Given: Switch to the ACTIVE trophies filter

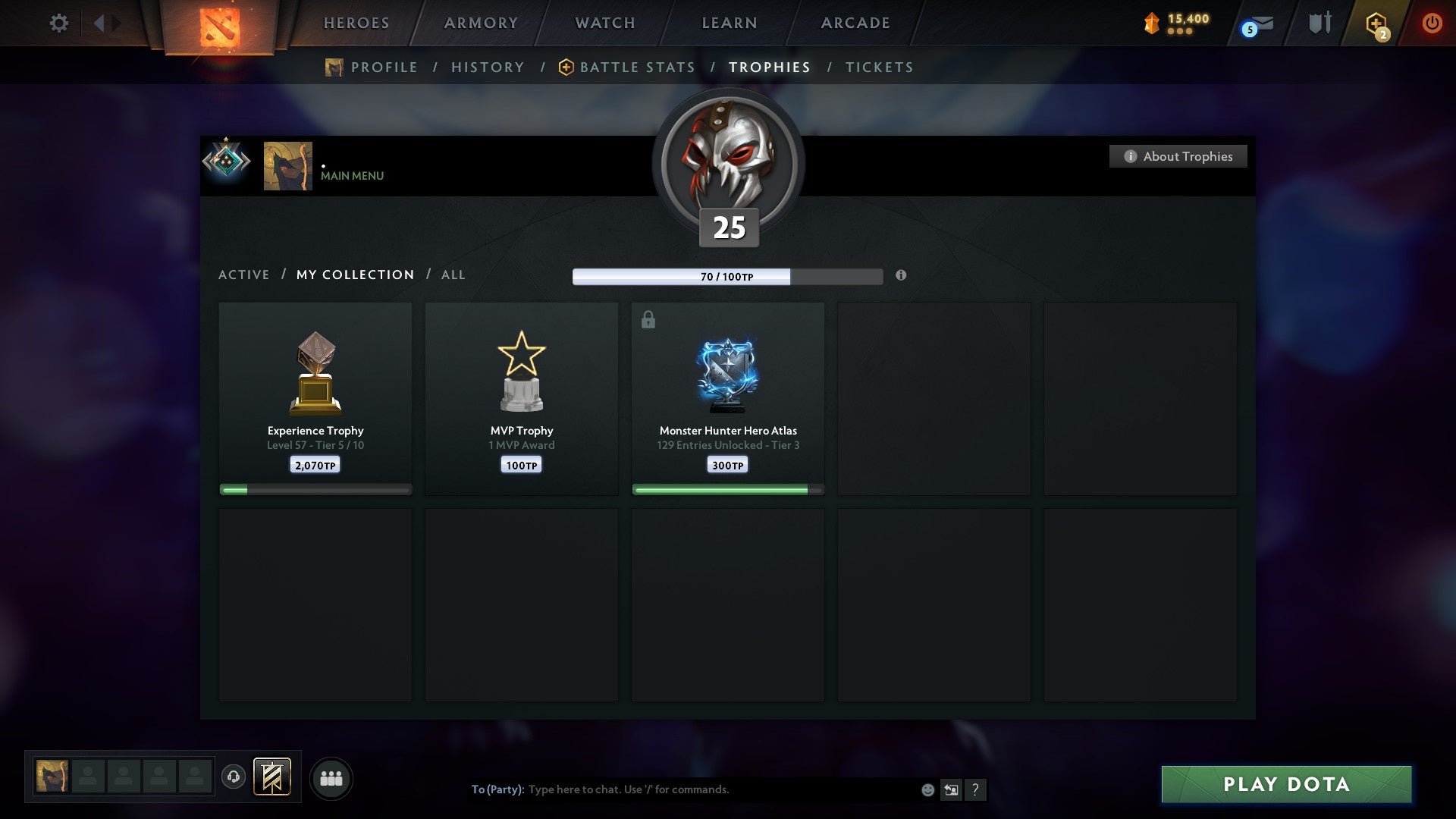Looking at the screenshot, I should 244,275.
